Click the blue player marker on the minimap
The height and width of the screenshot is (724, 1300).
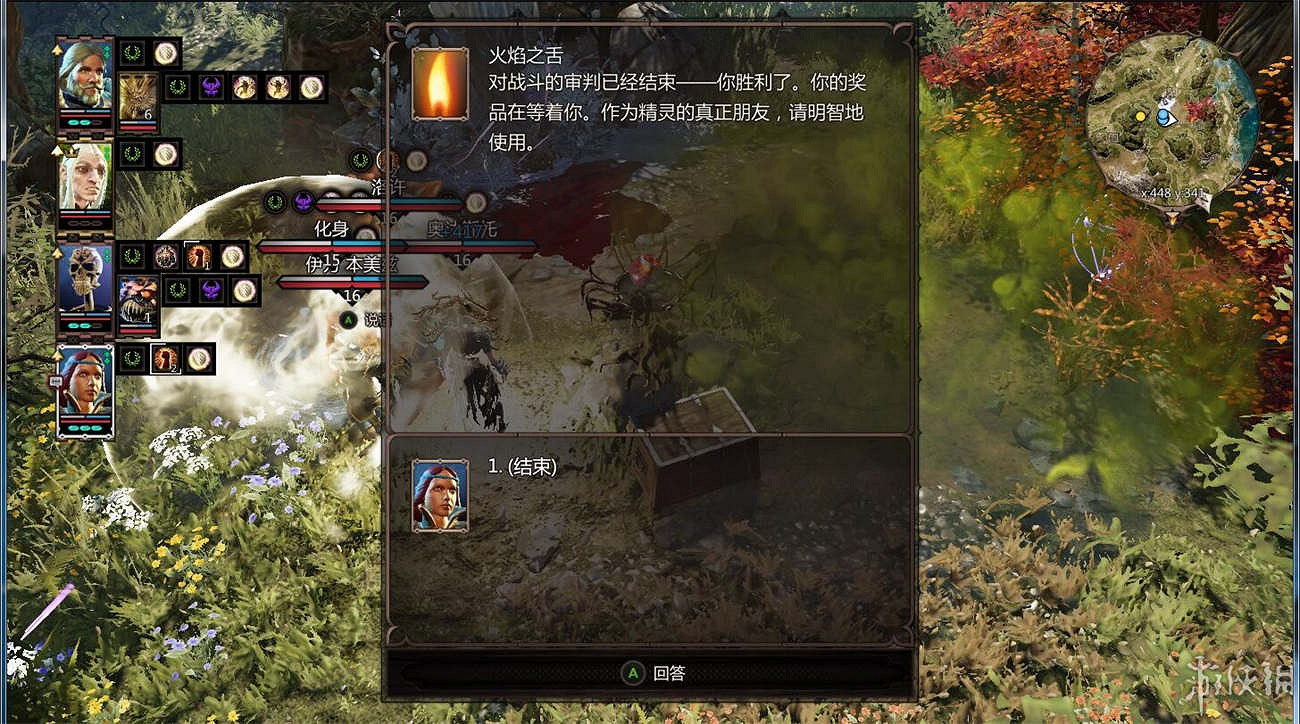point(1162,118)
